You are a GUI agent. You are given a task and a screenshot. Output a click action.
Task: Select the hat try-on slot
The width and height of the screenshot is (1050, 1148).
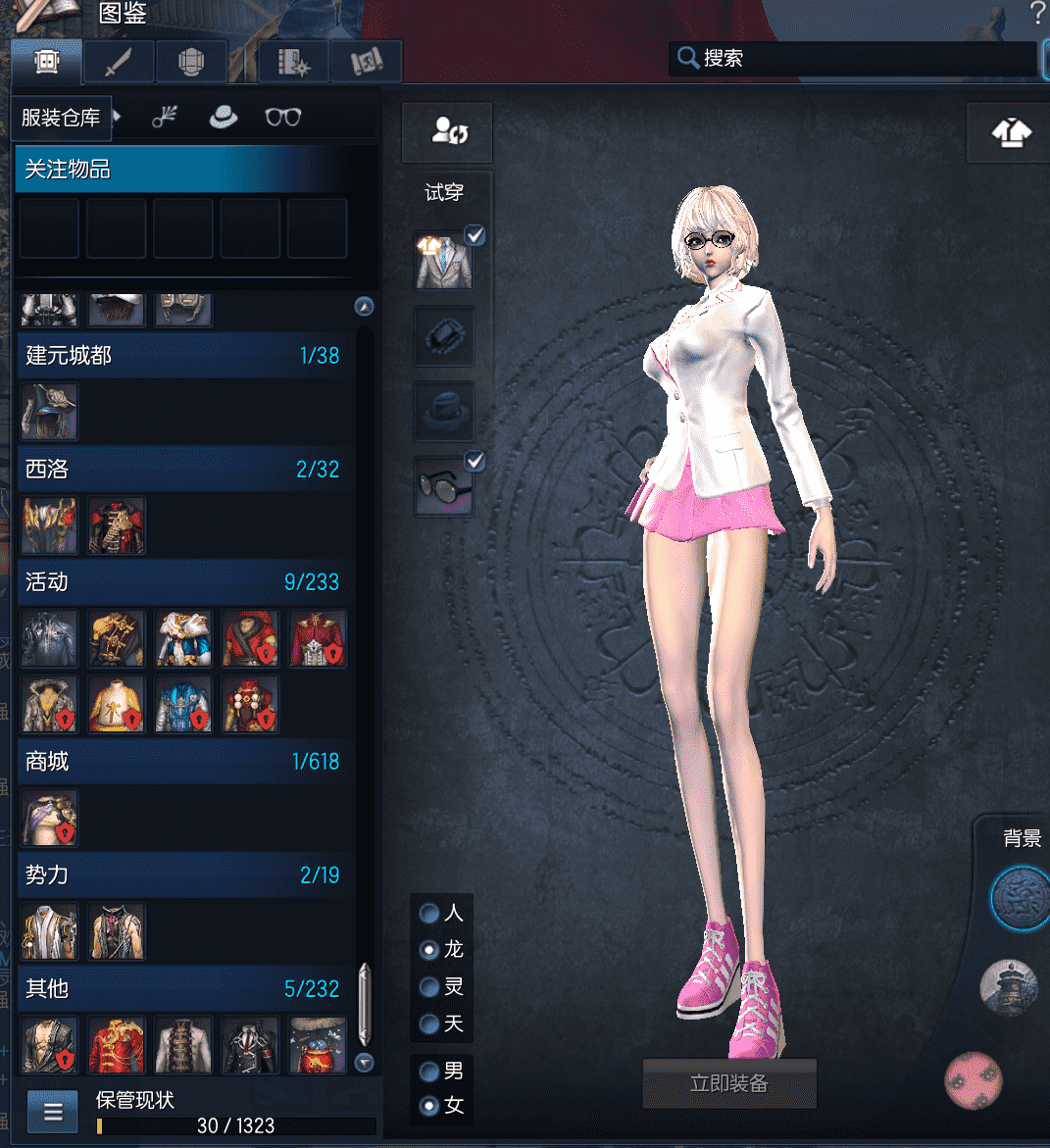point(444,411)
